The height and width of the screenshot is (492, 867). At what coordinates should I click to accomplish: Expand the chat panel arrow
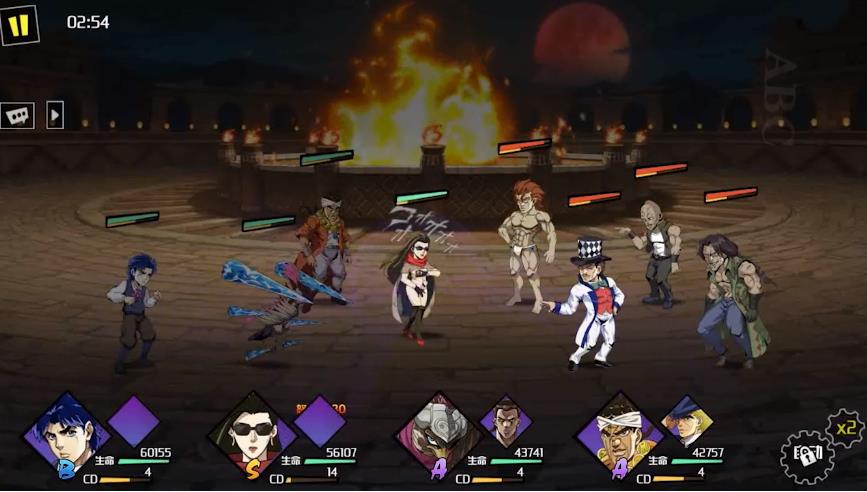(55, 115)
